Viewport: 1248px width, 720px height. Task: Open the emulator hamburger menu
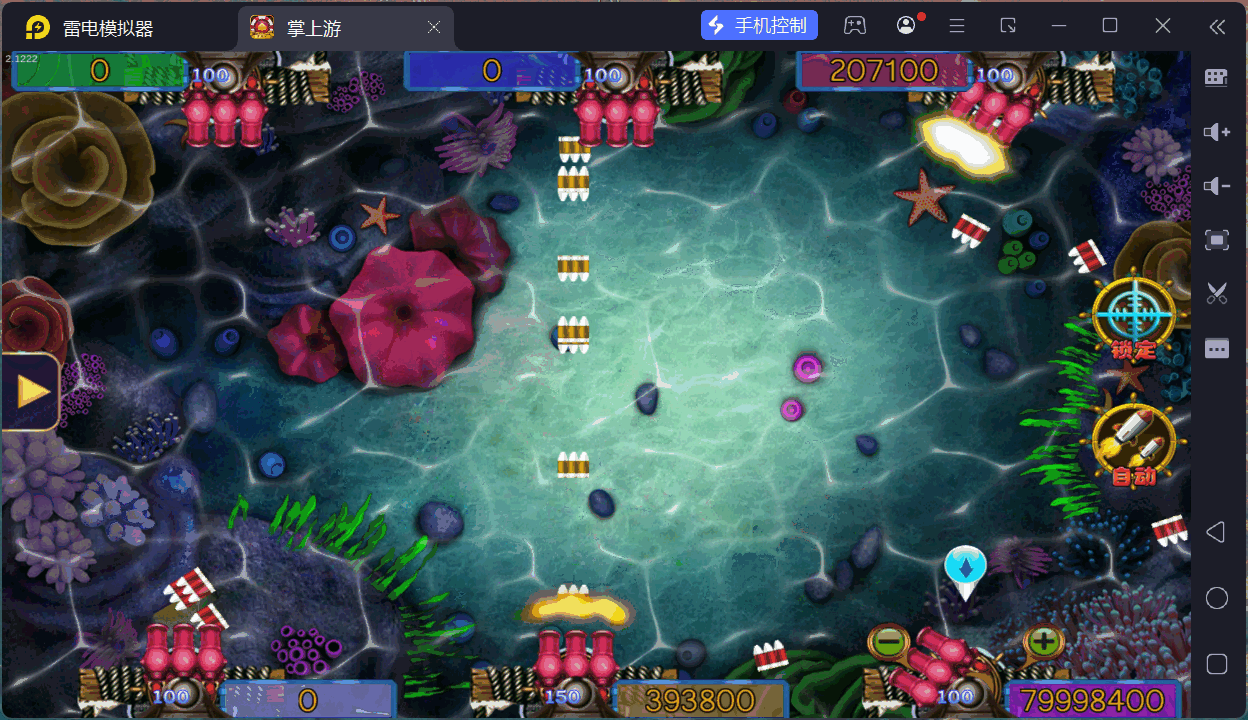pyautogui.click(x=957, y=26)
